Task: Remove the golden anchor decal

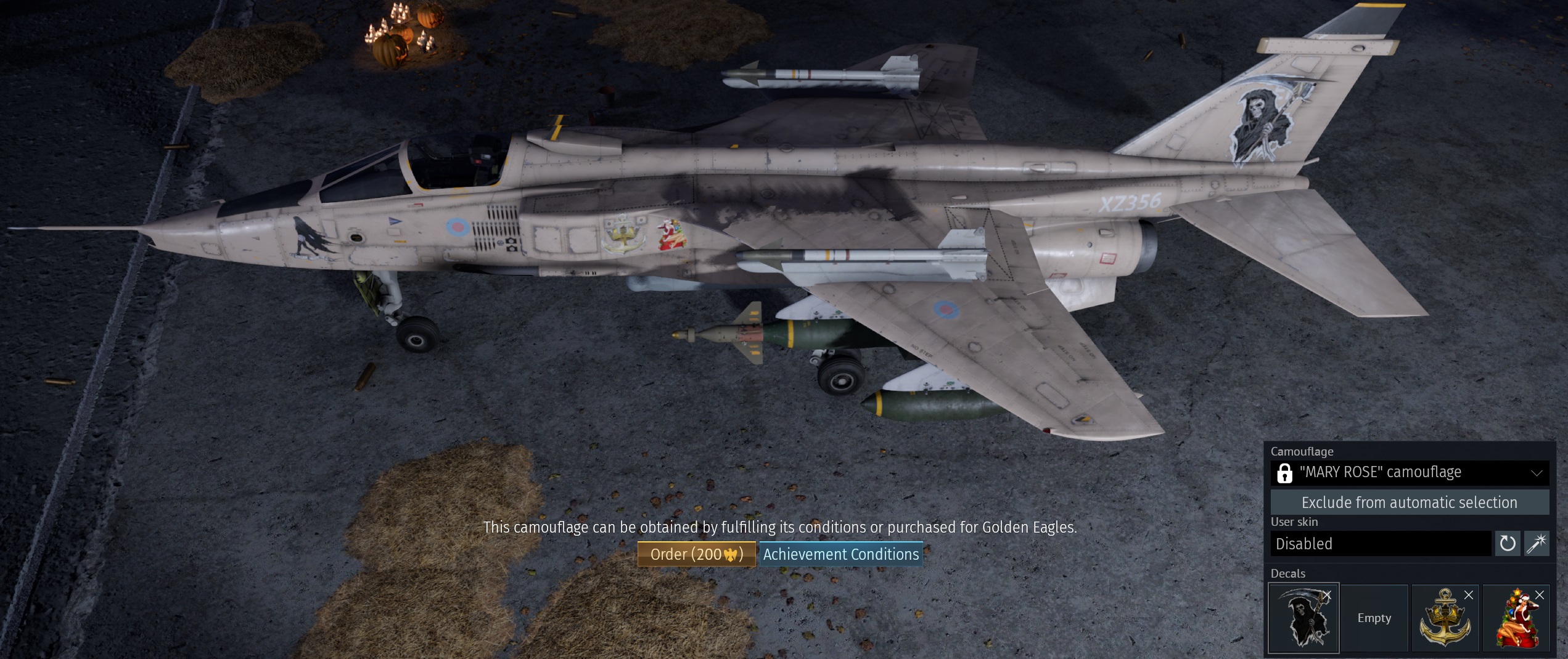Action: click(x=1469, y=595)
